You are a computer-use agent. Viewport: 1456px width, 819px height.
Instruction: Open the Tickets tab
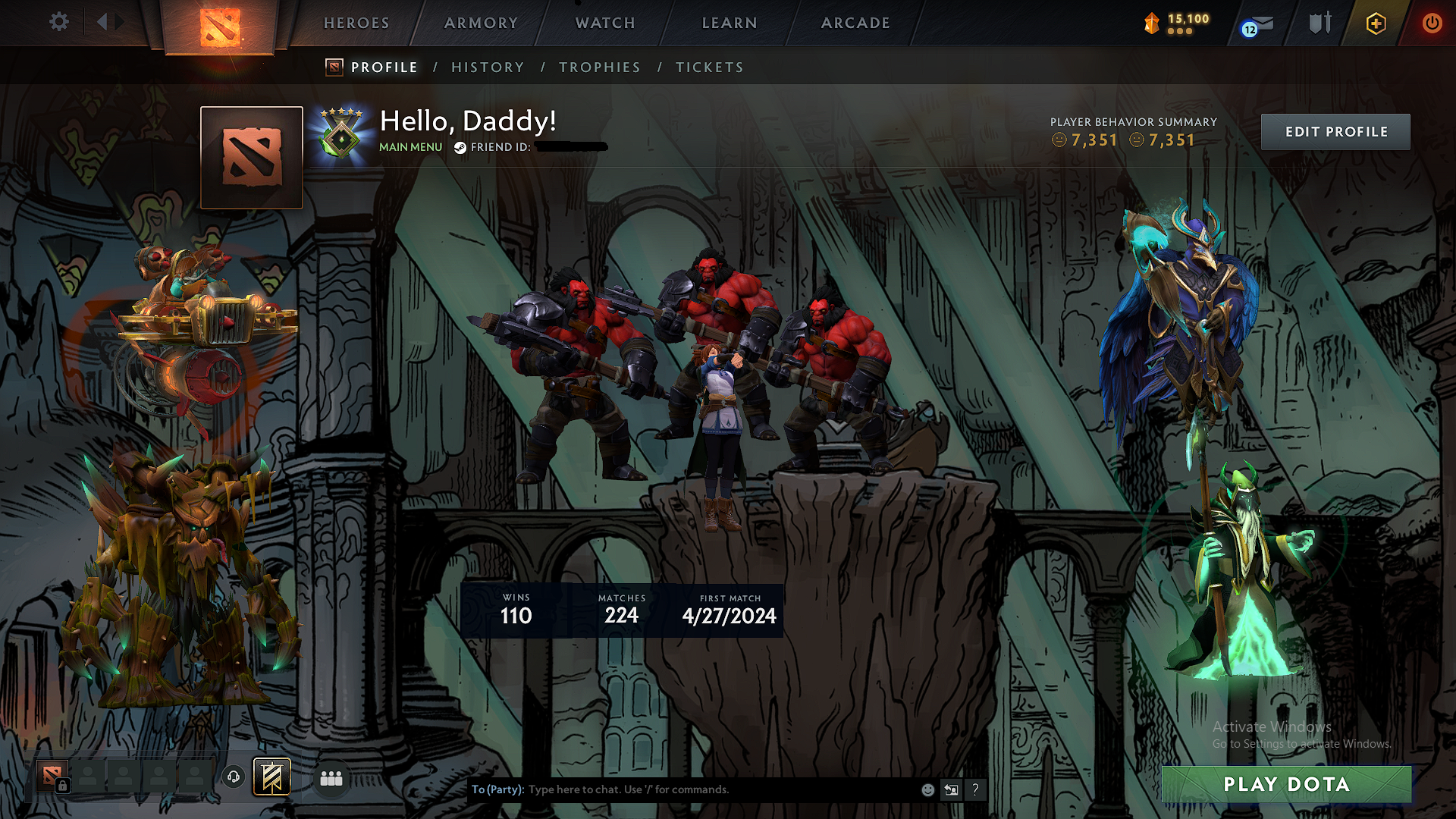coord(710,67)
